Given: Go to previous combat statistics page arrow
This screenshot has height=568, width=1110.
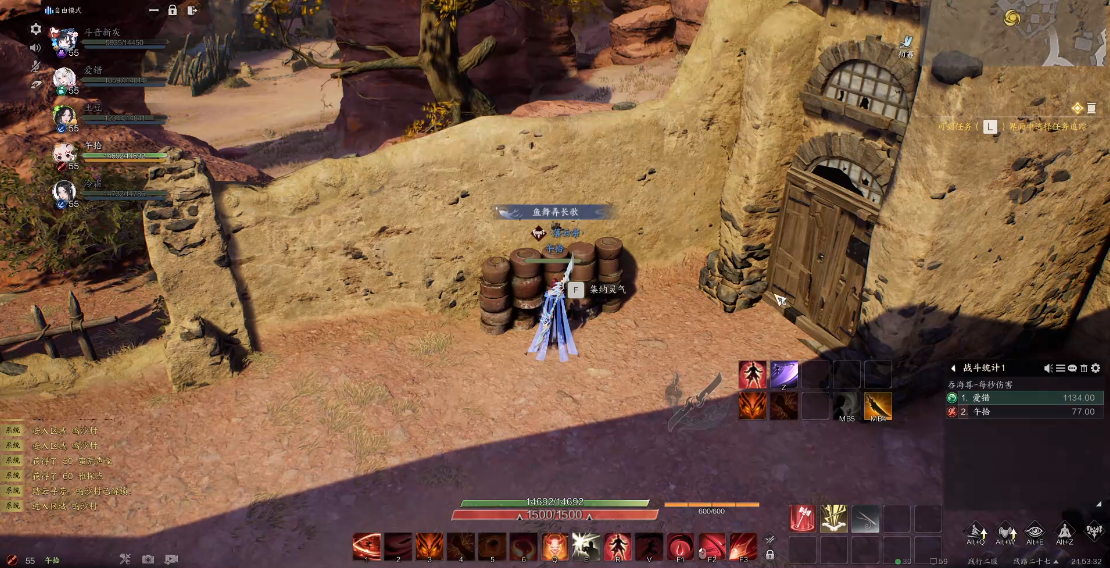Looking at the screenshot, I should click(953, 368).
